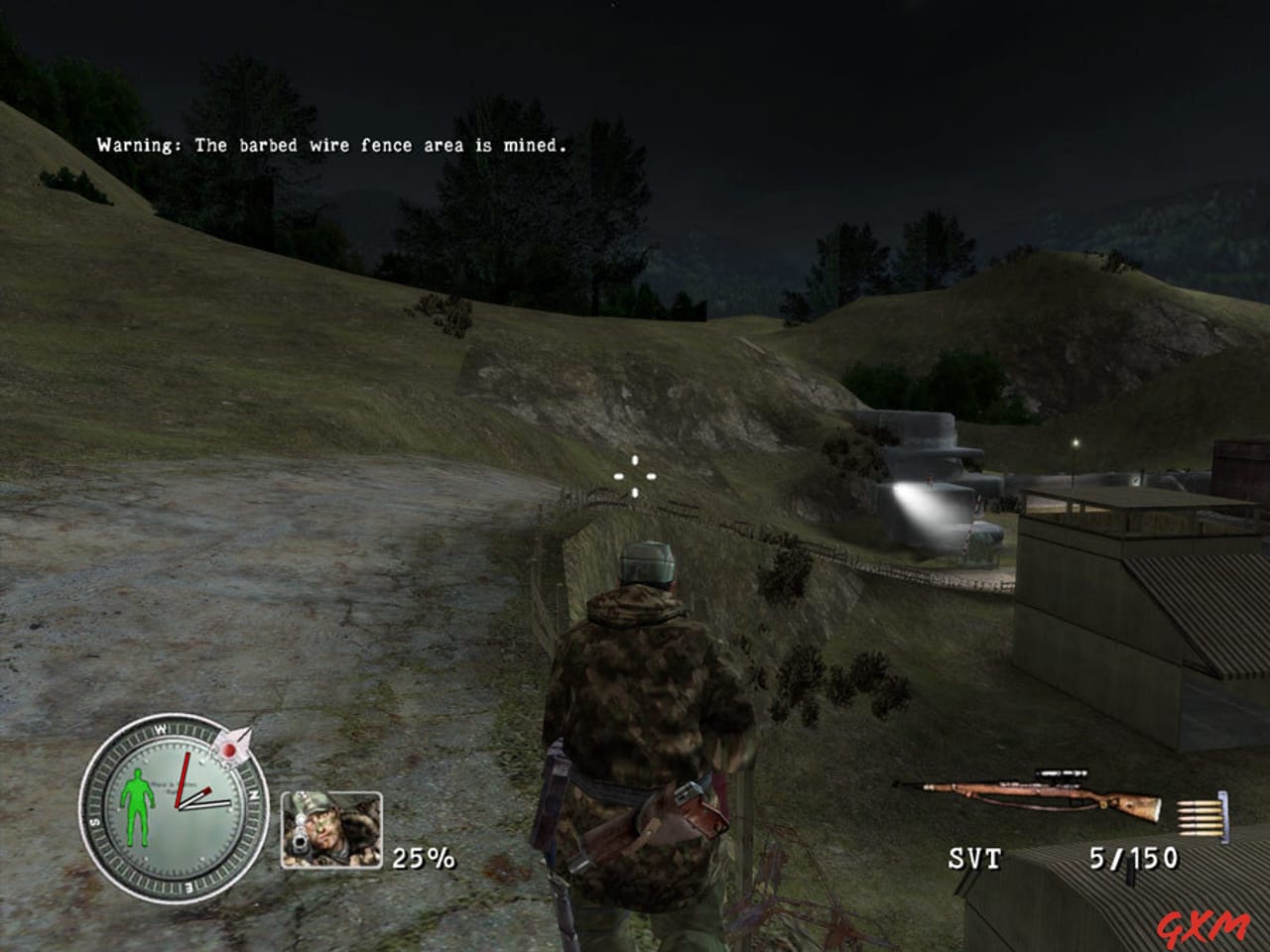Viewport: 1270px width, 952px height.
Task: Click the 25% health indicator
Action: tap(422, 859)
